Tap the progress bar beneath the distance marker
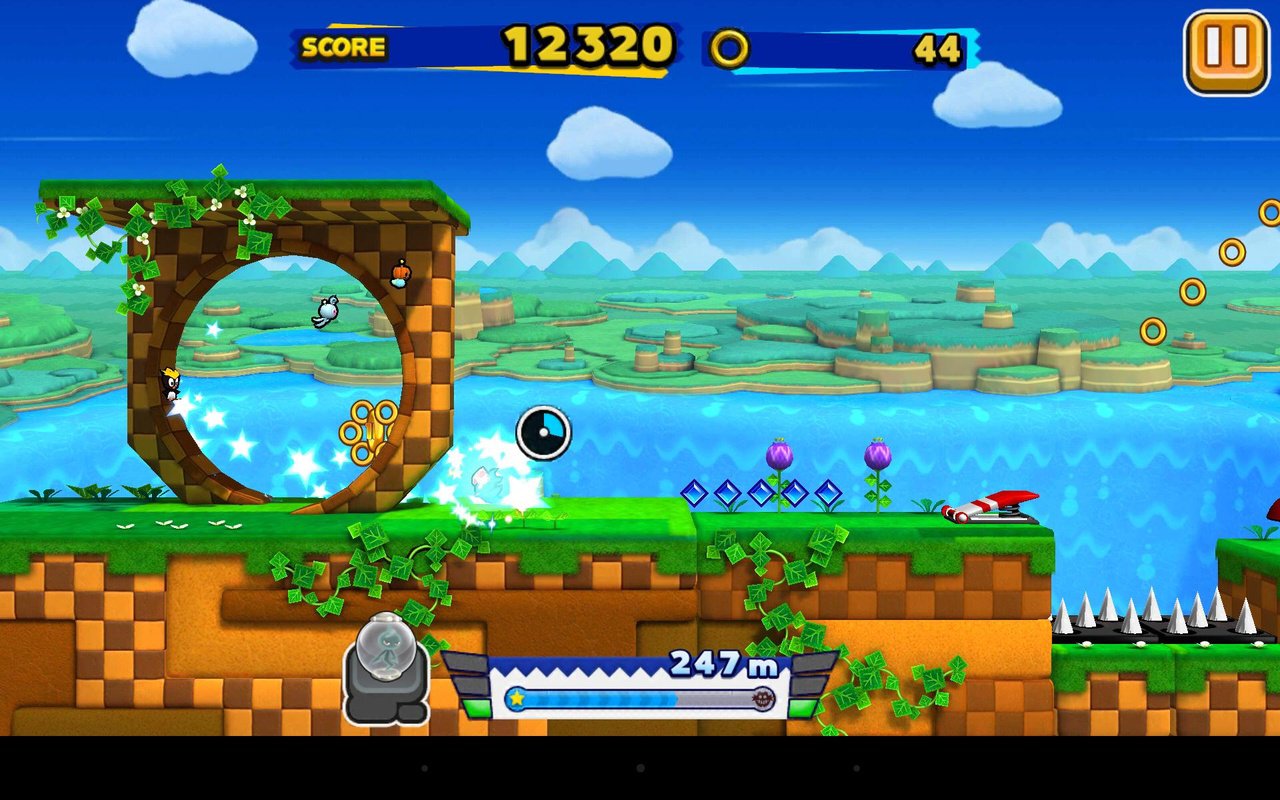Screen dimensions: 1280x800 pos(640,700)
